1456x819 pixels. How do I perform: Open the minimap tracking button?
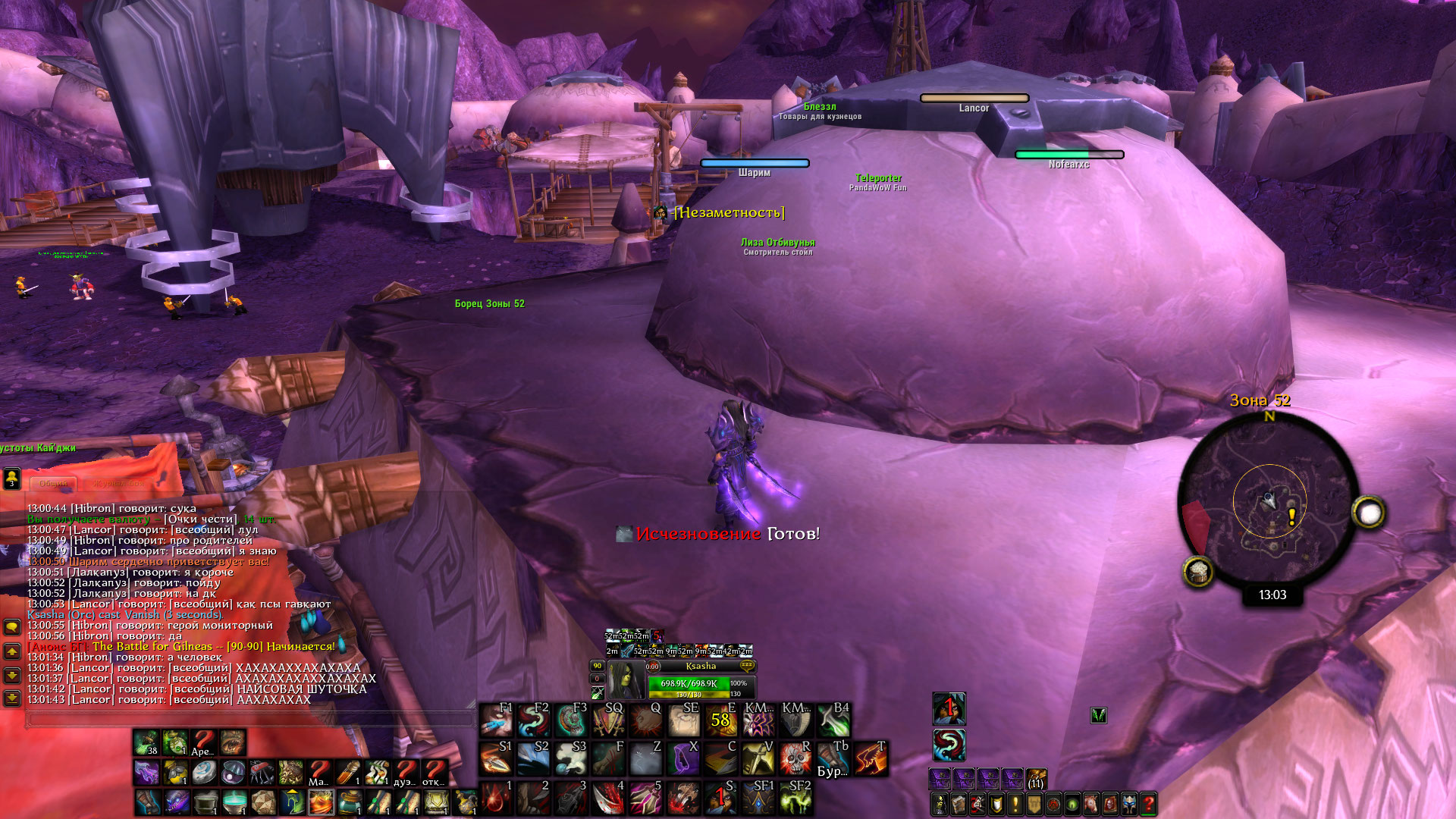point(1198,572)
